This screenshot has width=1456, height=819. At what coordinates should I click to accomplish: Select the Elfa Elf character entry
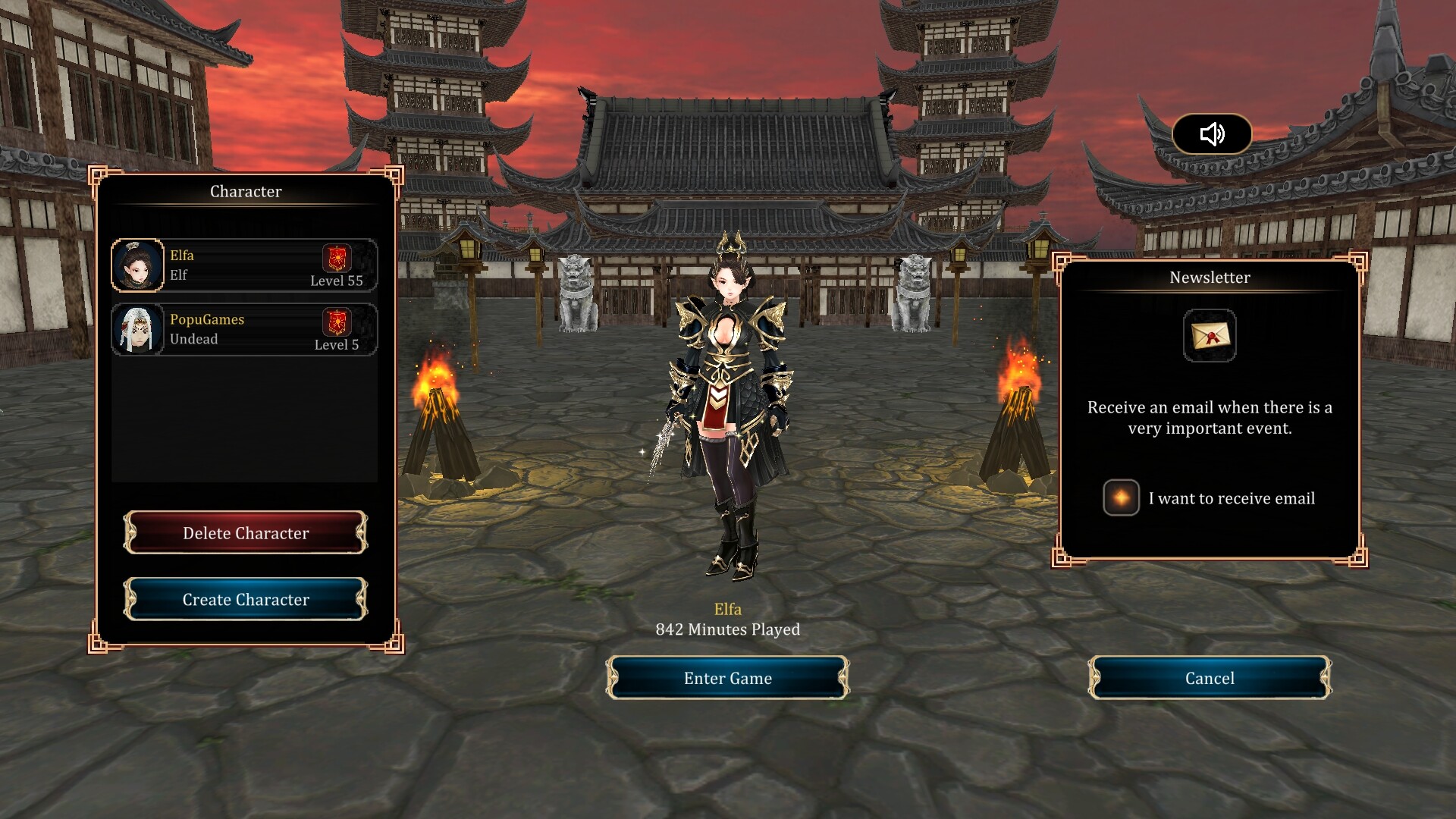[x=244, y=265]
